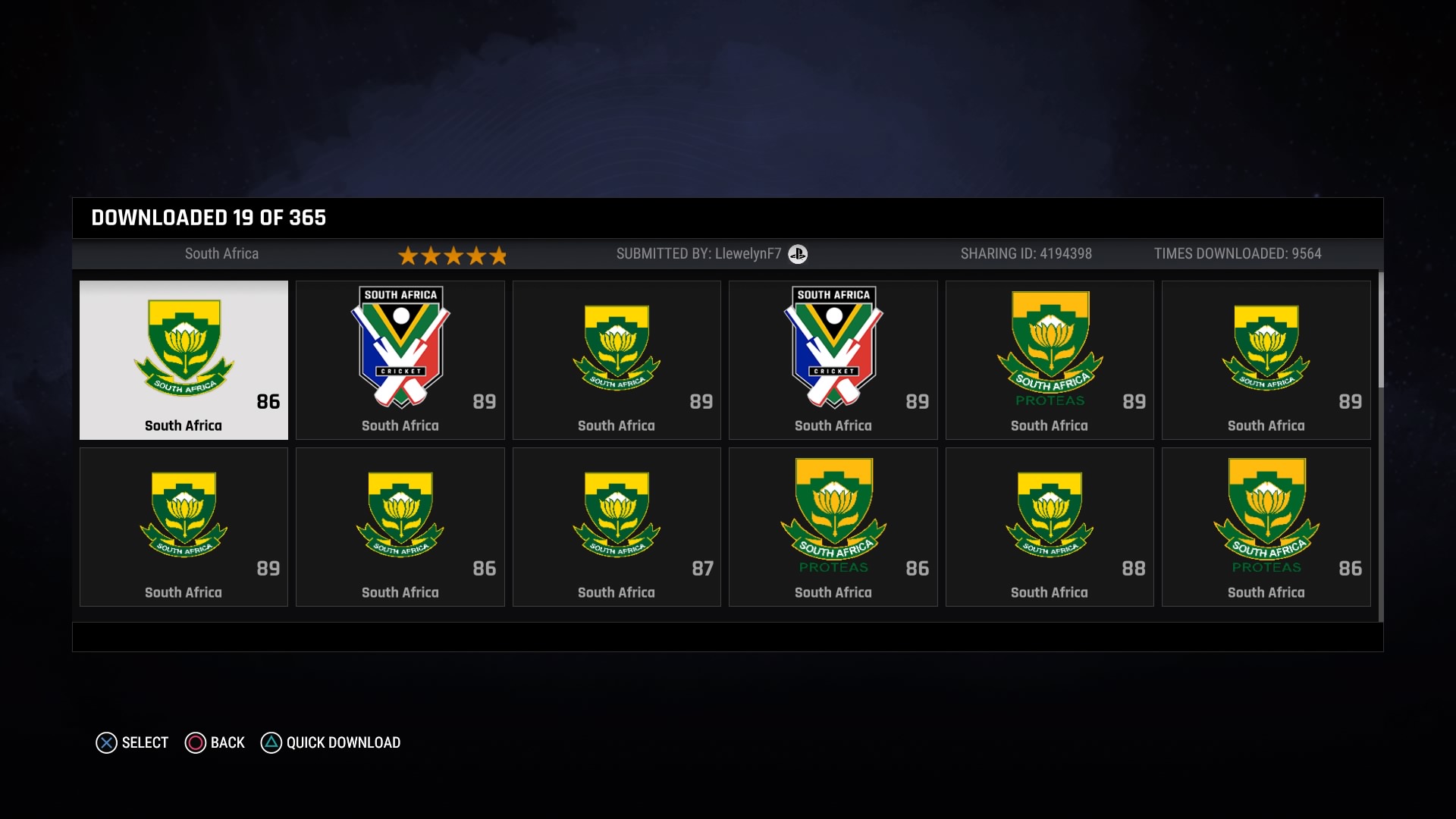Select the highlighted South Africa team tile

[x=184, y=360]
